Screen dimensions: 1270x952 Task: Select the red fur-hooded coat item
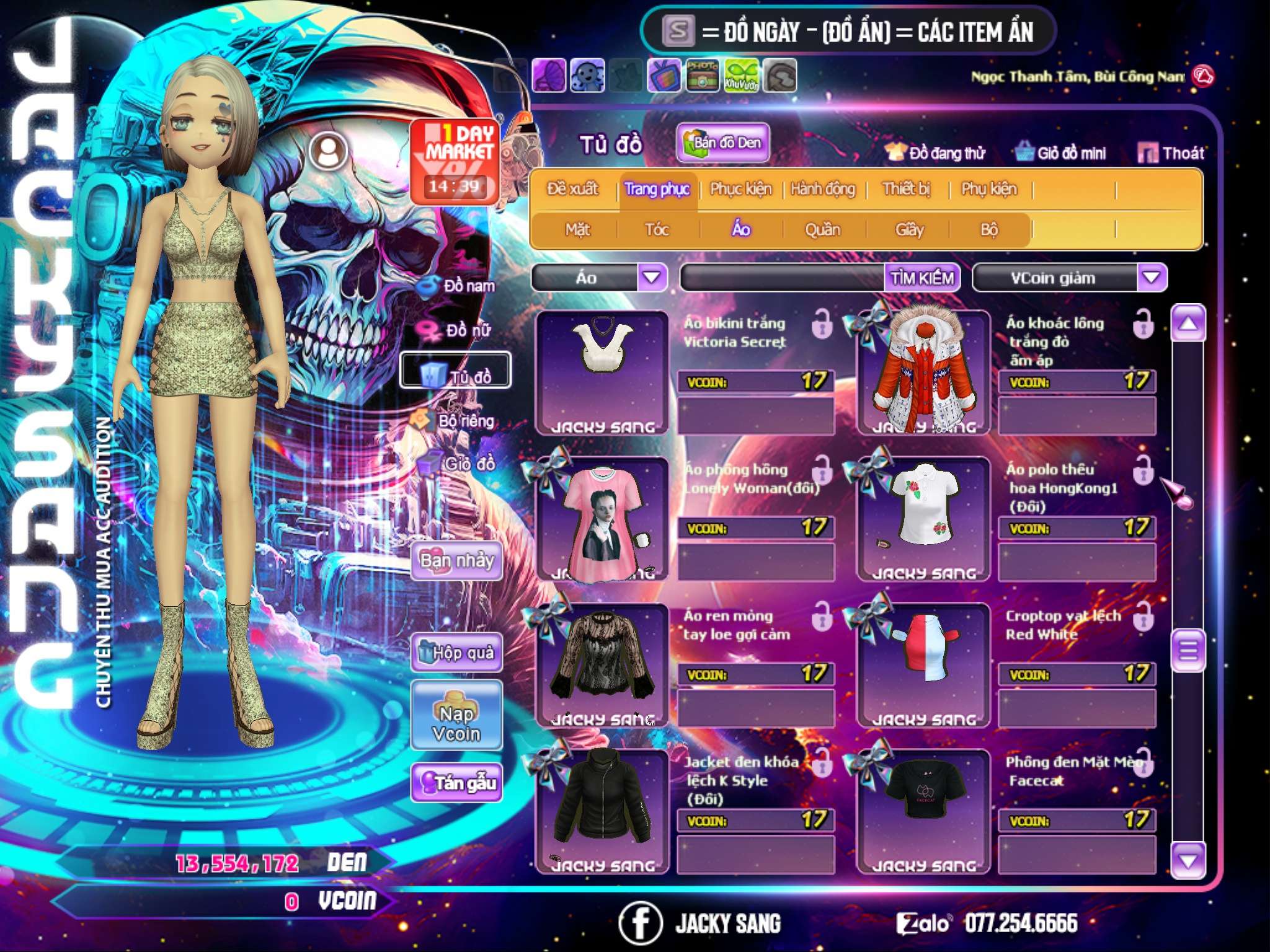(x=923, y=372)
